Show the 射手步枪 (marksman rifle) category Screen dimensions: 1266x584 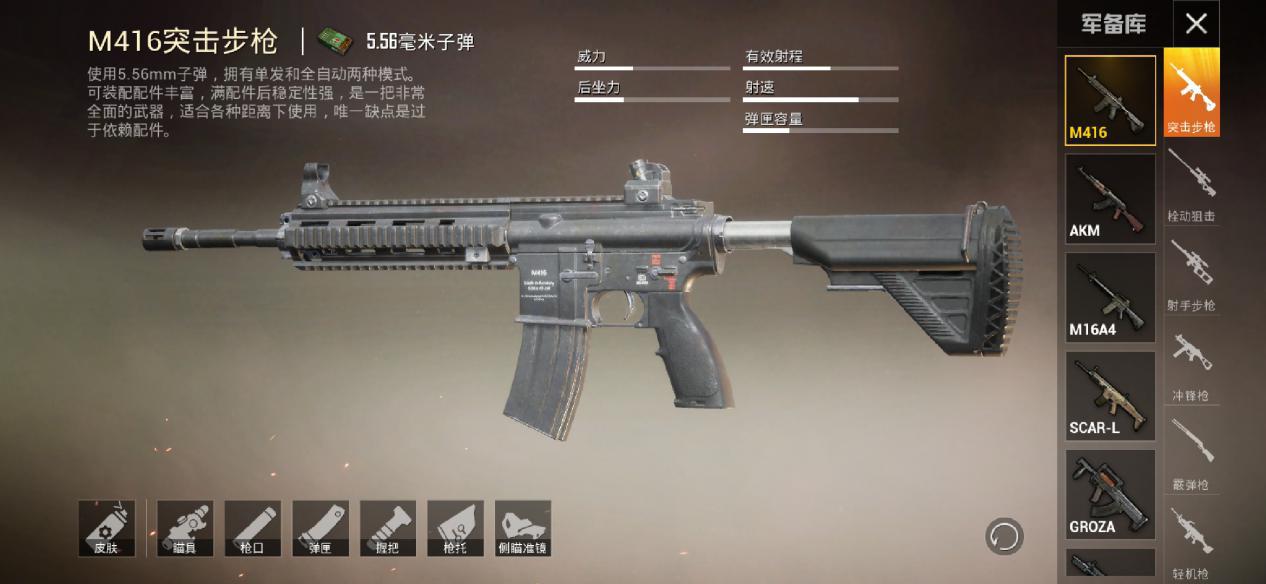(1191, 274)
